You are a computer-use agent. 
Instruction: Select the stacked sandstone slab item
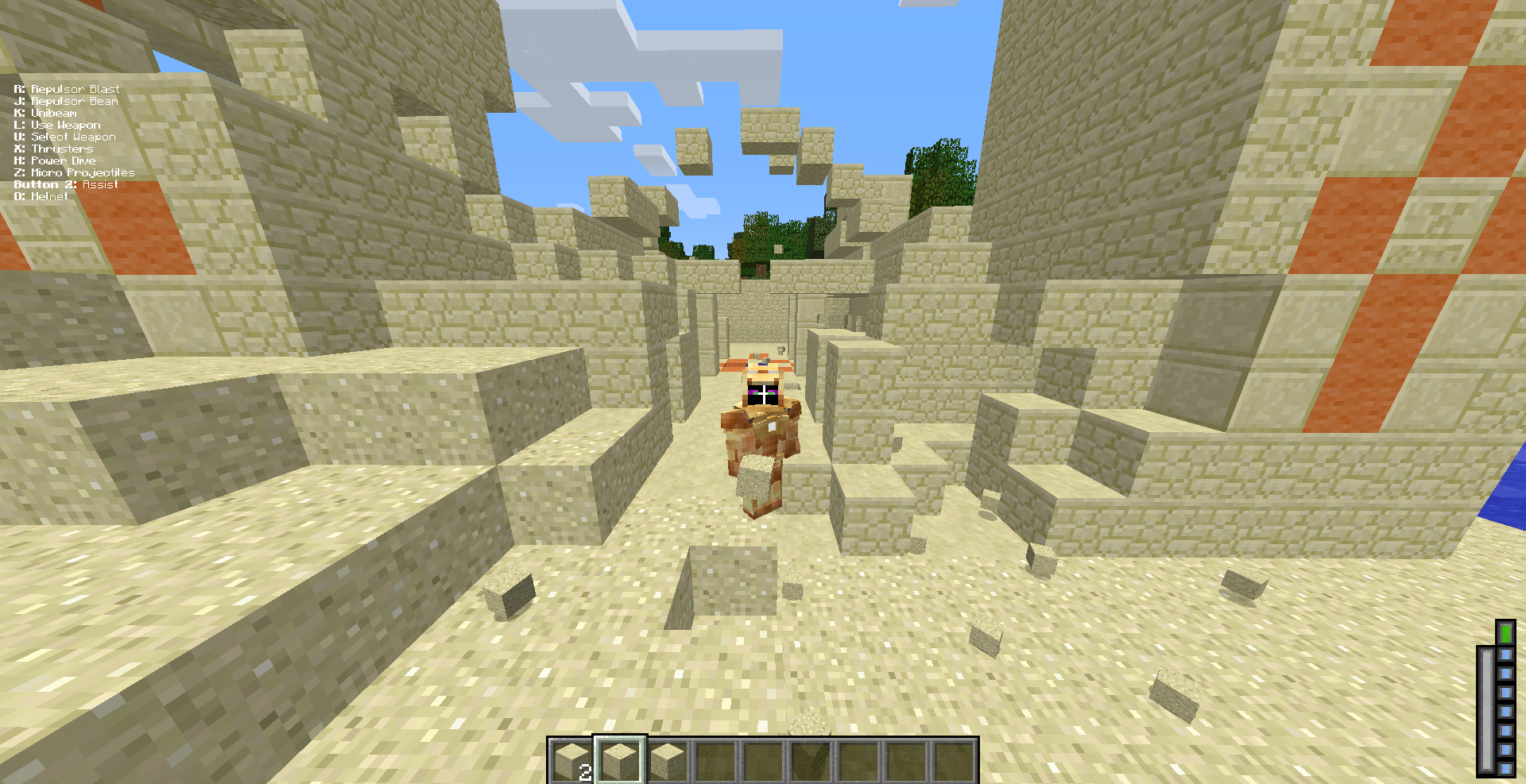[570, 759]
